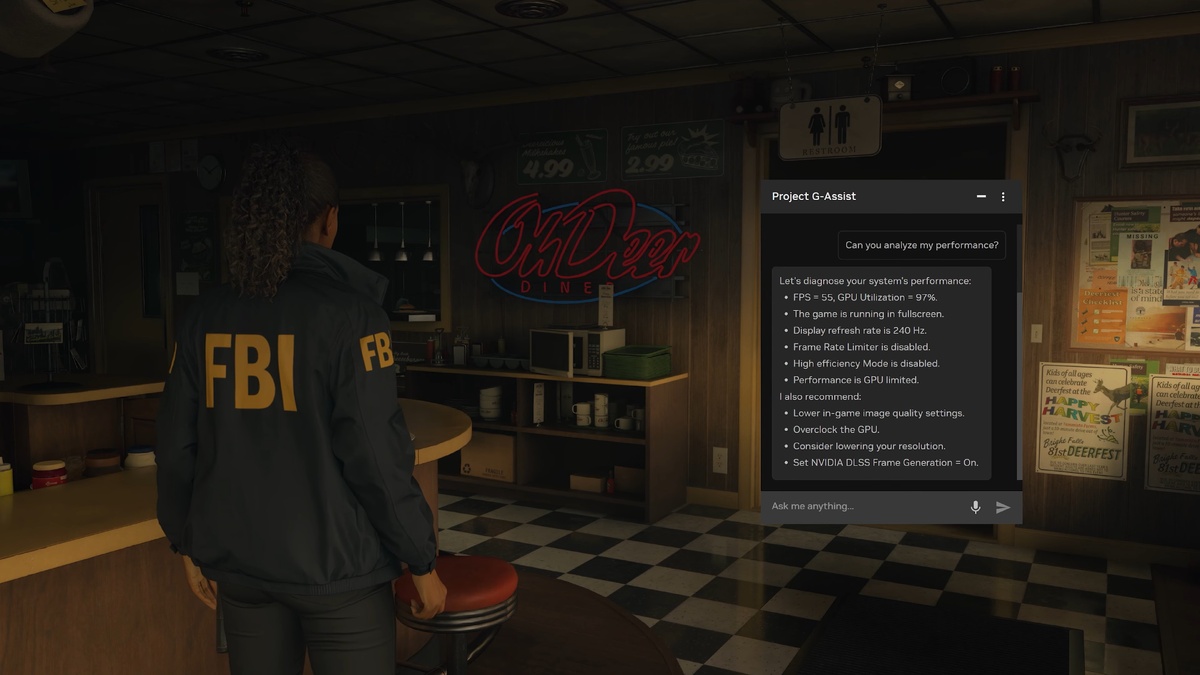Image resolution: width=1200 pixels, height=675 pixels.
Task: Open the G-Assist three-dot options menu
Action: (1003, 197)
